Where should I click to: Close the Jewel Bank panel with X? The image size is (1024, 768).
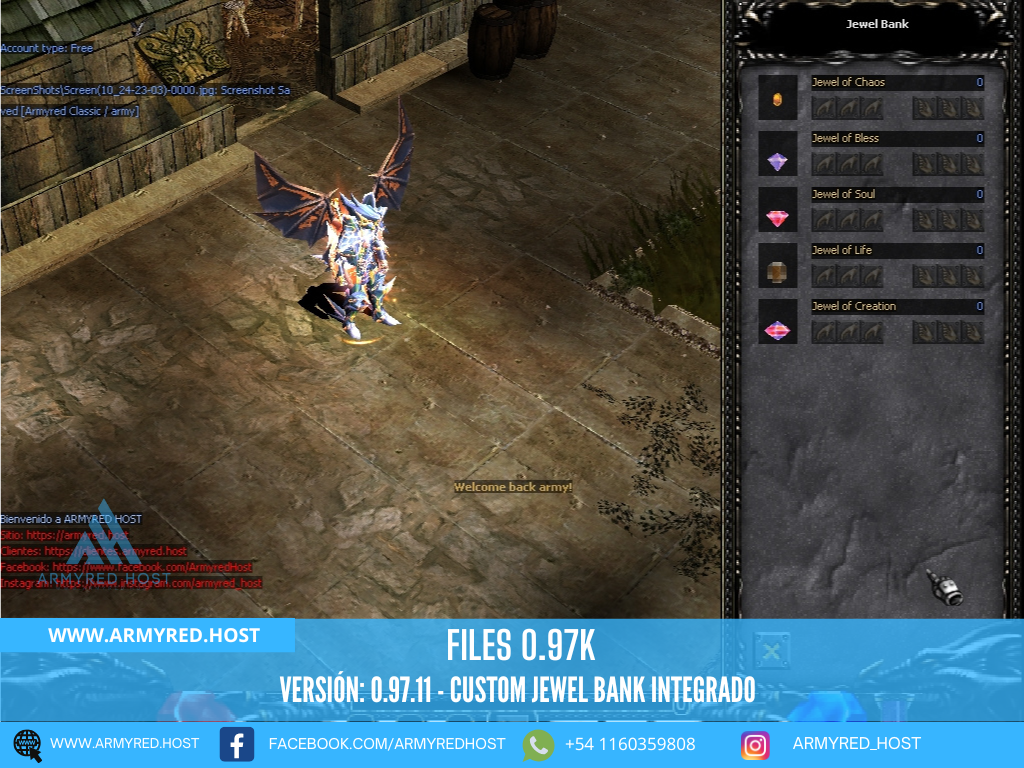pyautogui.click(x=771, y=651)
